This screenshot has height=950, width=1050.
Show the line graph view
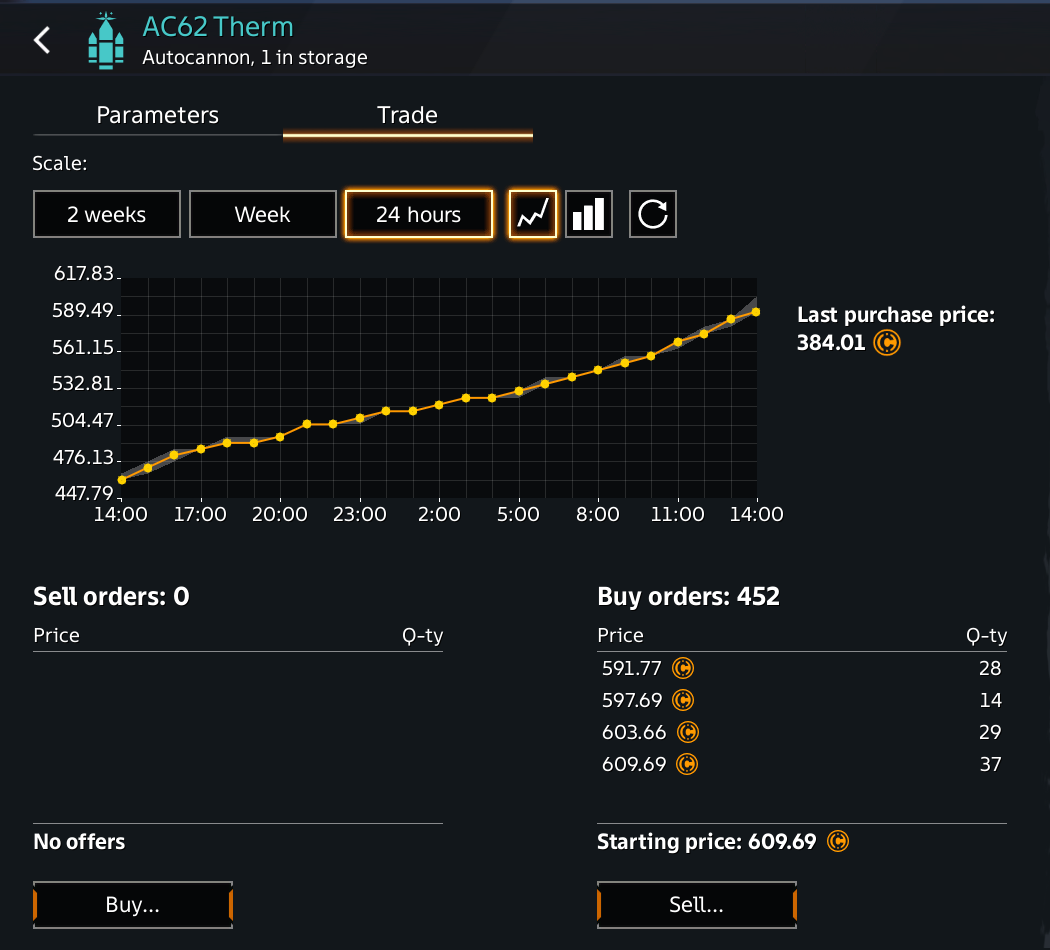[533, 214]
